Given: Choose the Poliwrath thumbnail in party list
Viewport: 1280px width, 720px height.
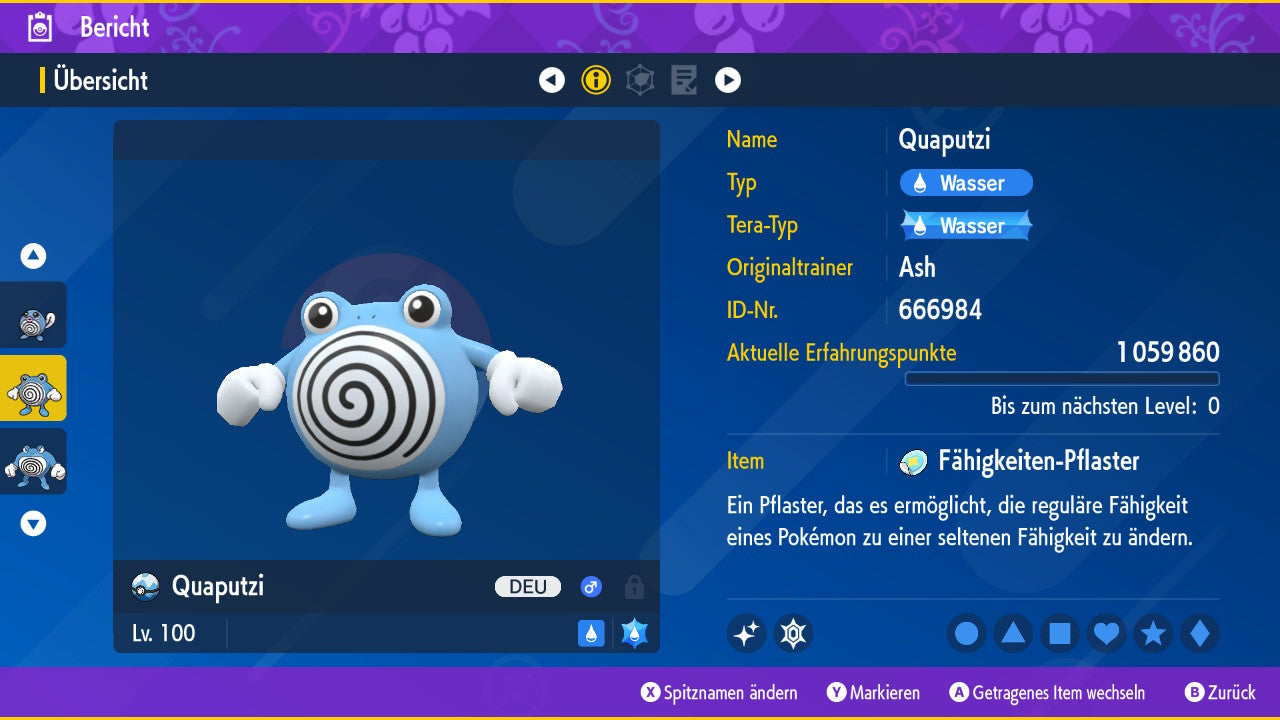Looking at the screenshot, I should (x=33, y=462).
